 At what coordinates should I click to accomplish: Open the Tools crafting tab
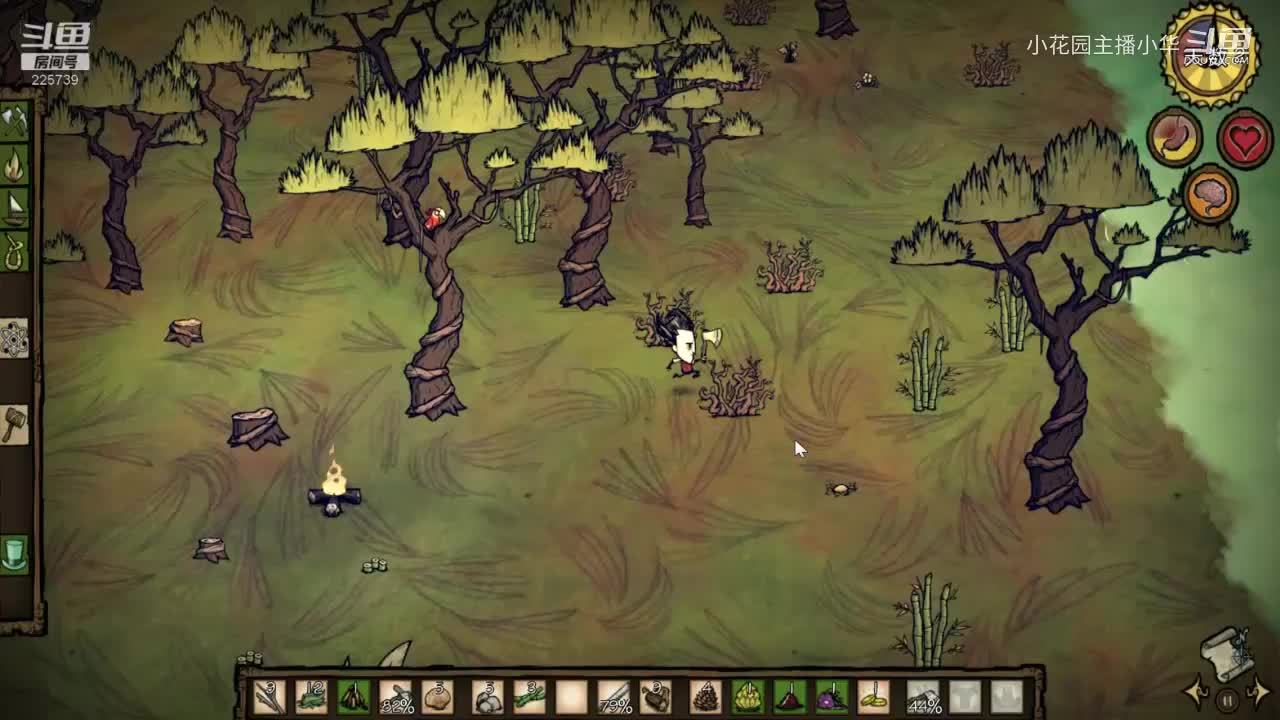pyautogui.click(x=15, y=122)
